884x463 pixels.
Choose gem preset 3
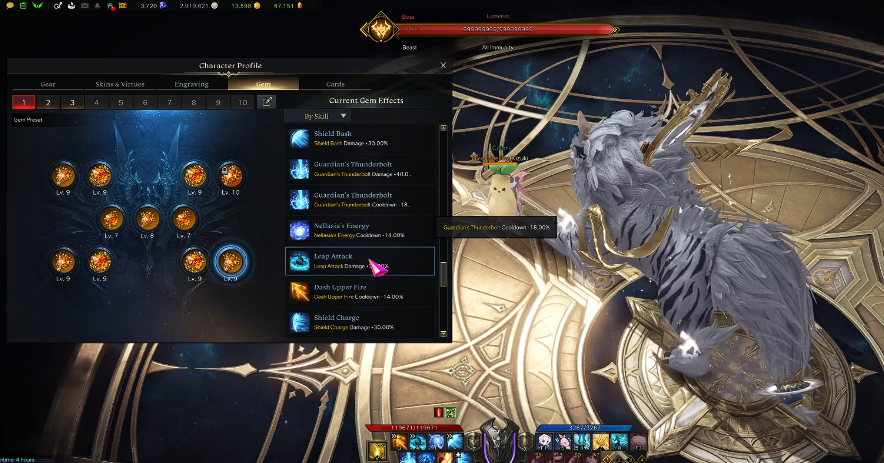(x=72, y=102)
